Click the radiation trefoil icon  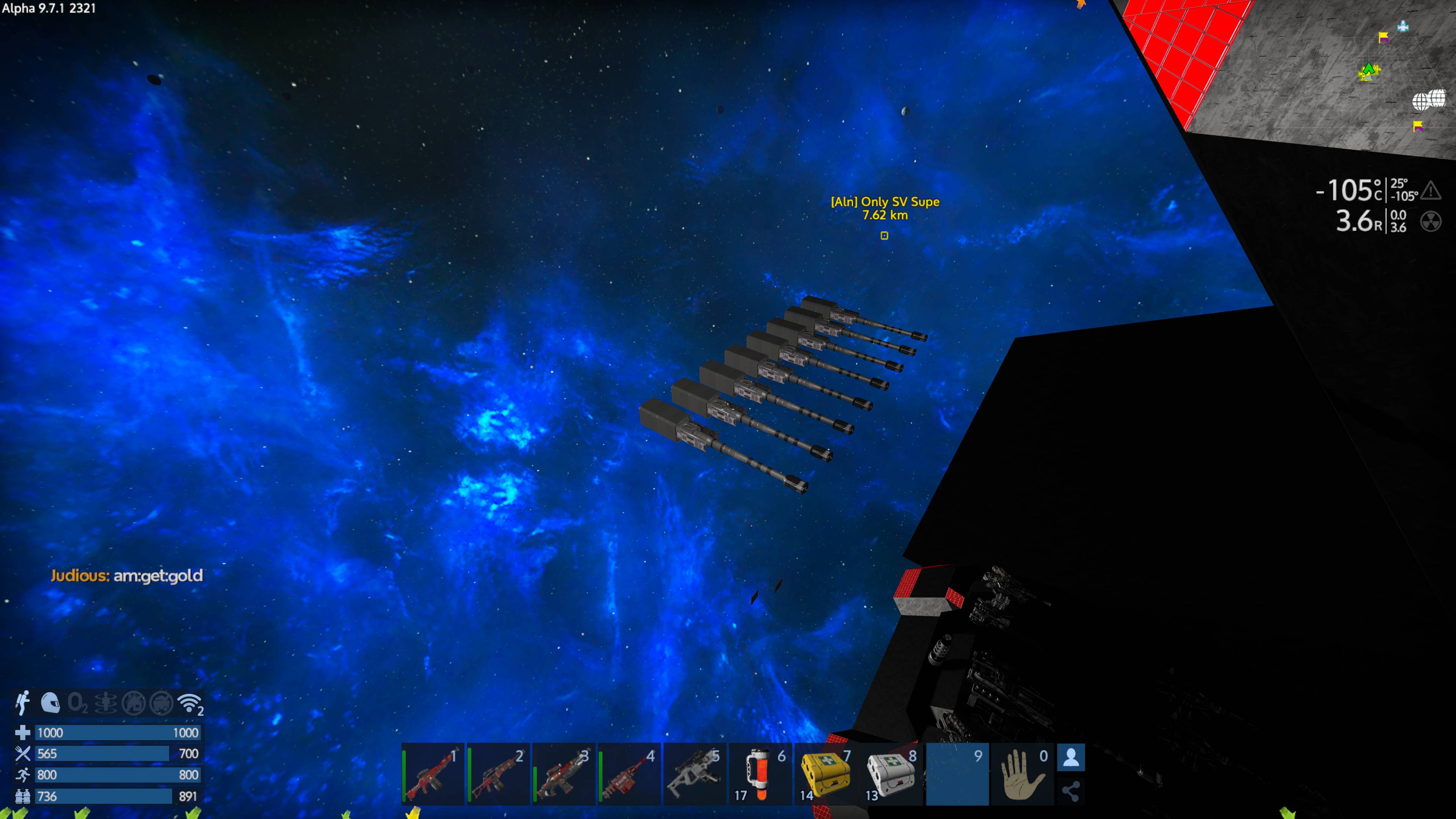(1431, 221)
